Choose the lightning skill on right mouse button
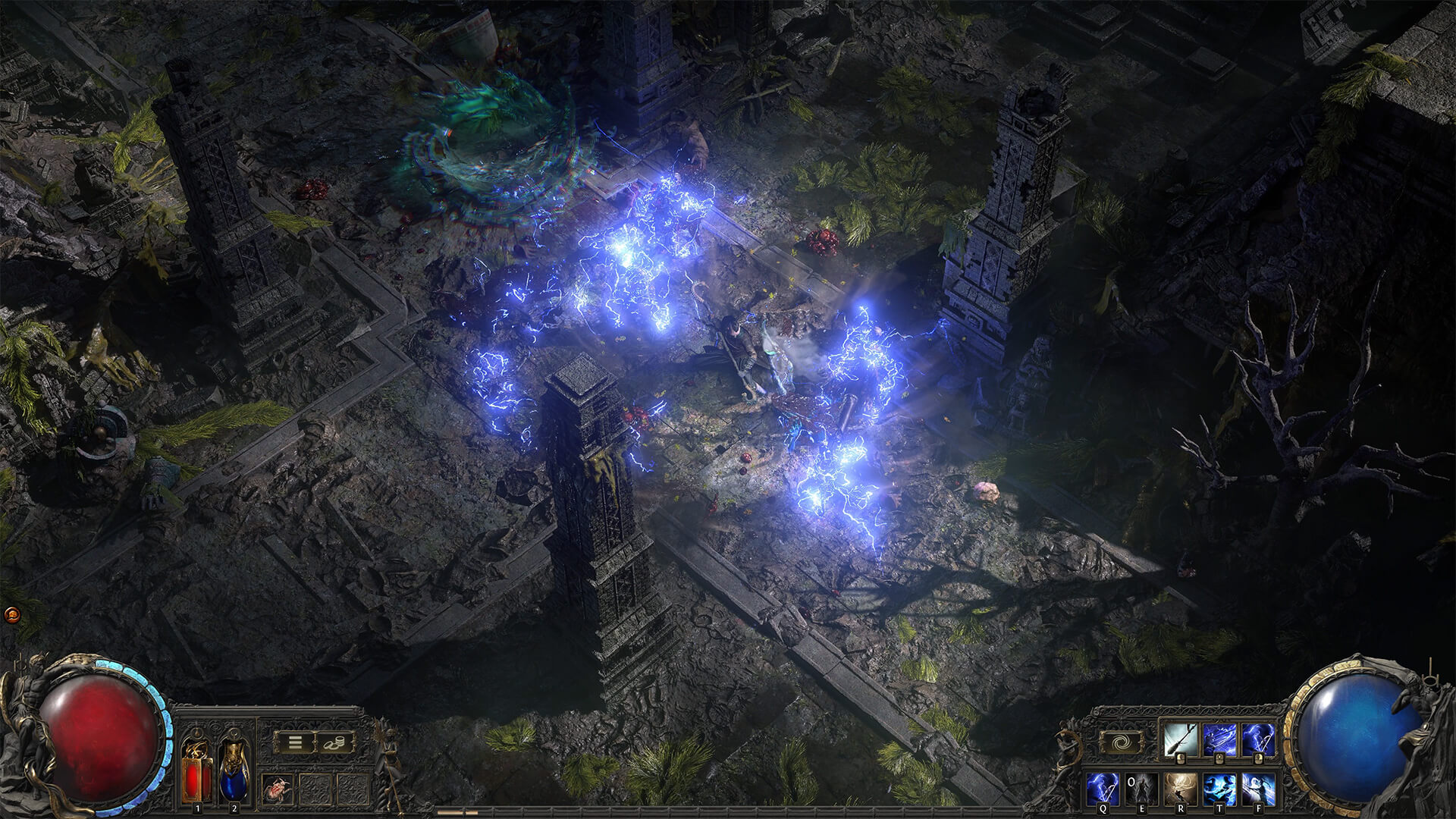 click(x=1257, y=740)
